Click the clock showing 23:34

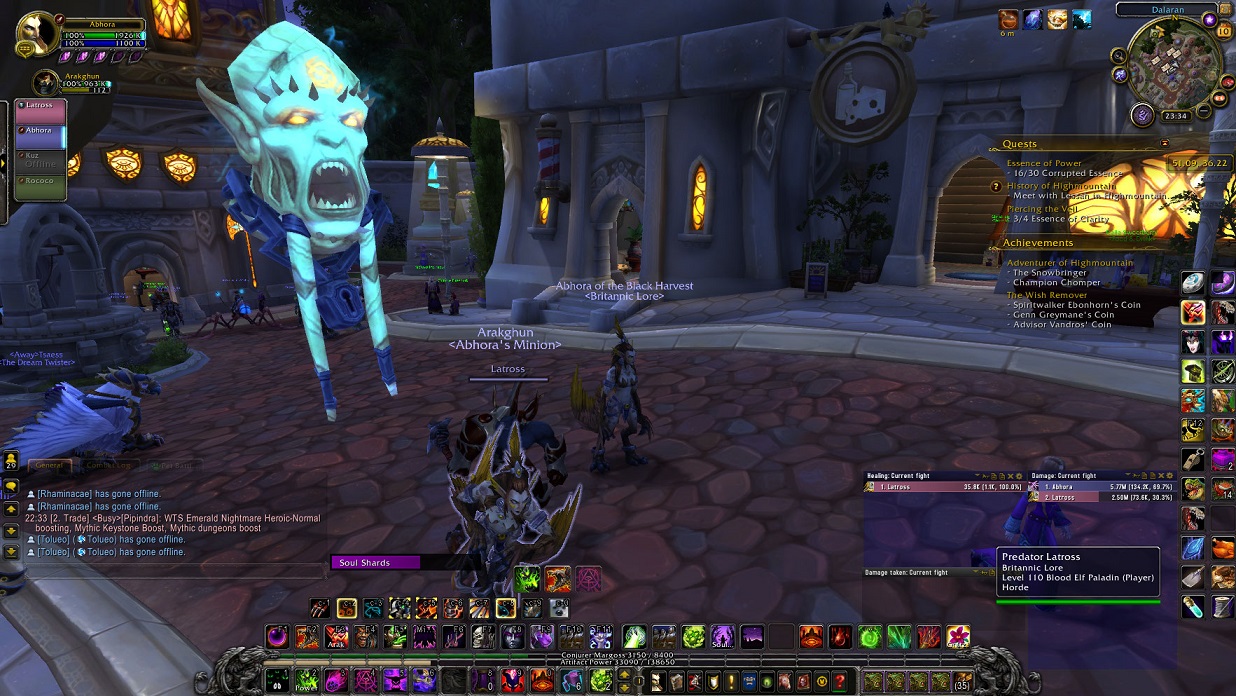1176,116
